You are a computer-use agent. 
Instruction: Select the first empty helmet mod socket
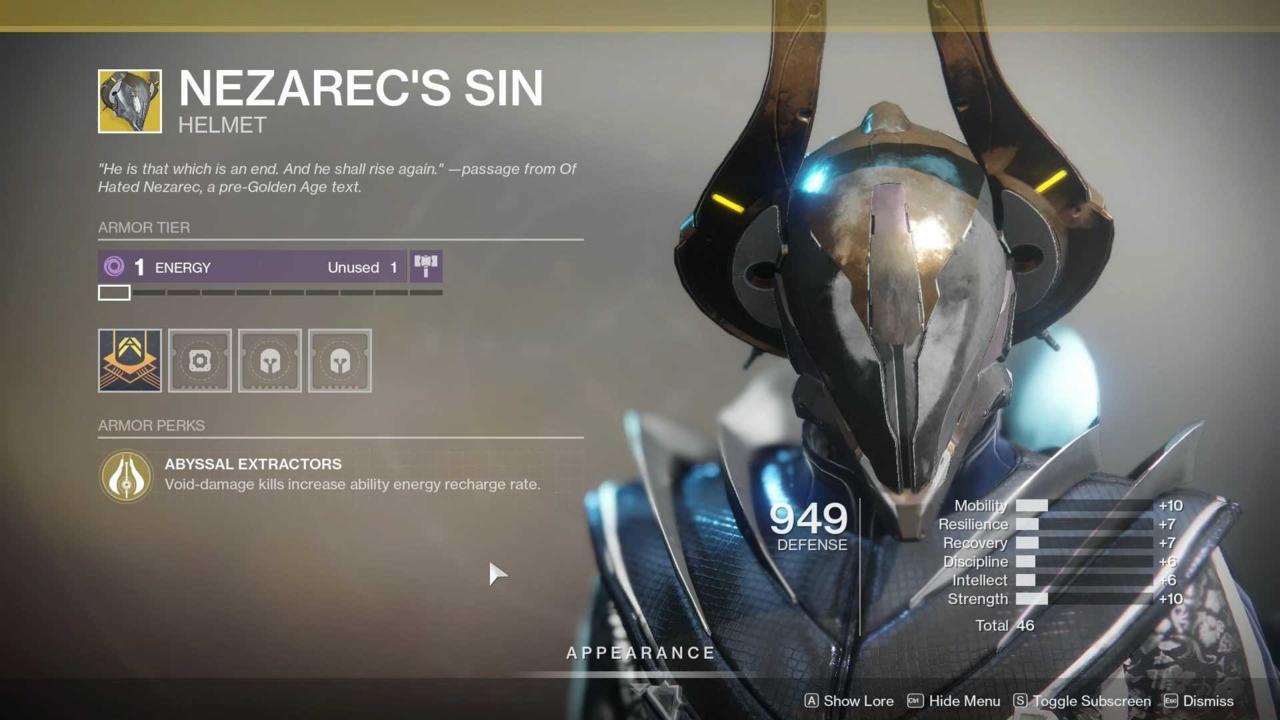click(x=269, y=360)
